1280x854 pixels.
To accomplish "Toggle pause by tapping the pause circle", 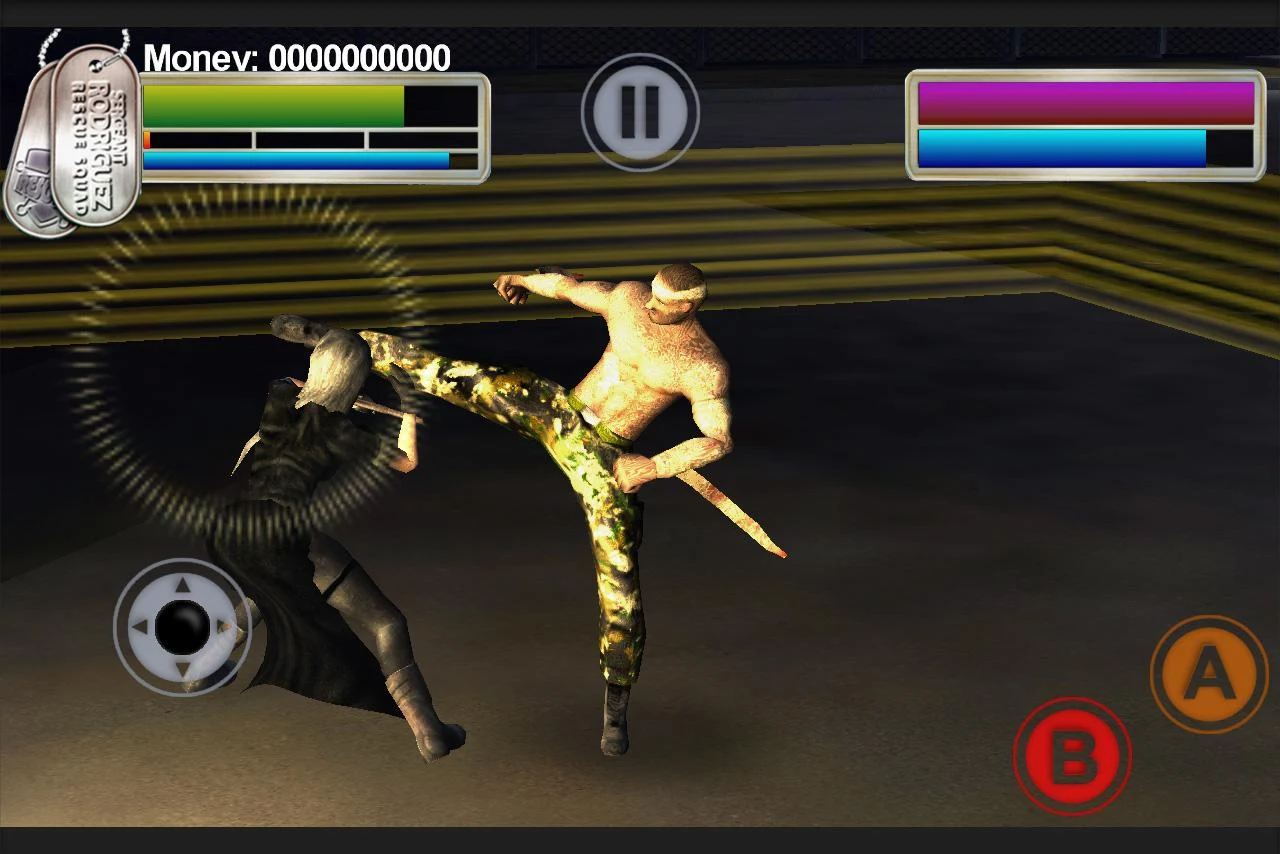I will click(639, 110).
